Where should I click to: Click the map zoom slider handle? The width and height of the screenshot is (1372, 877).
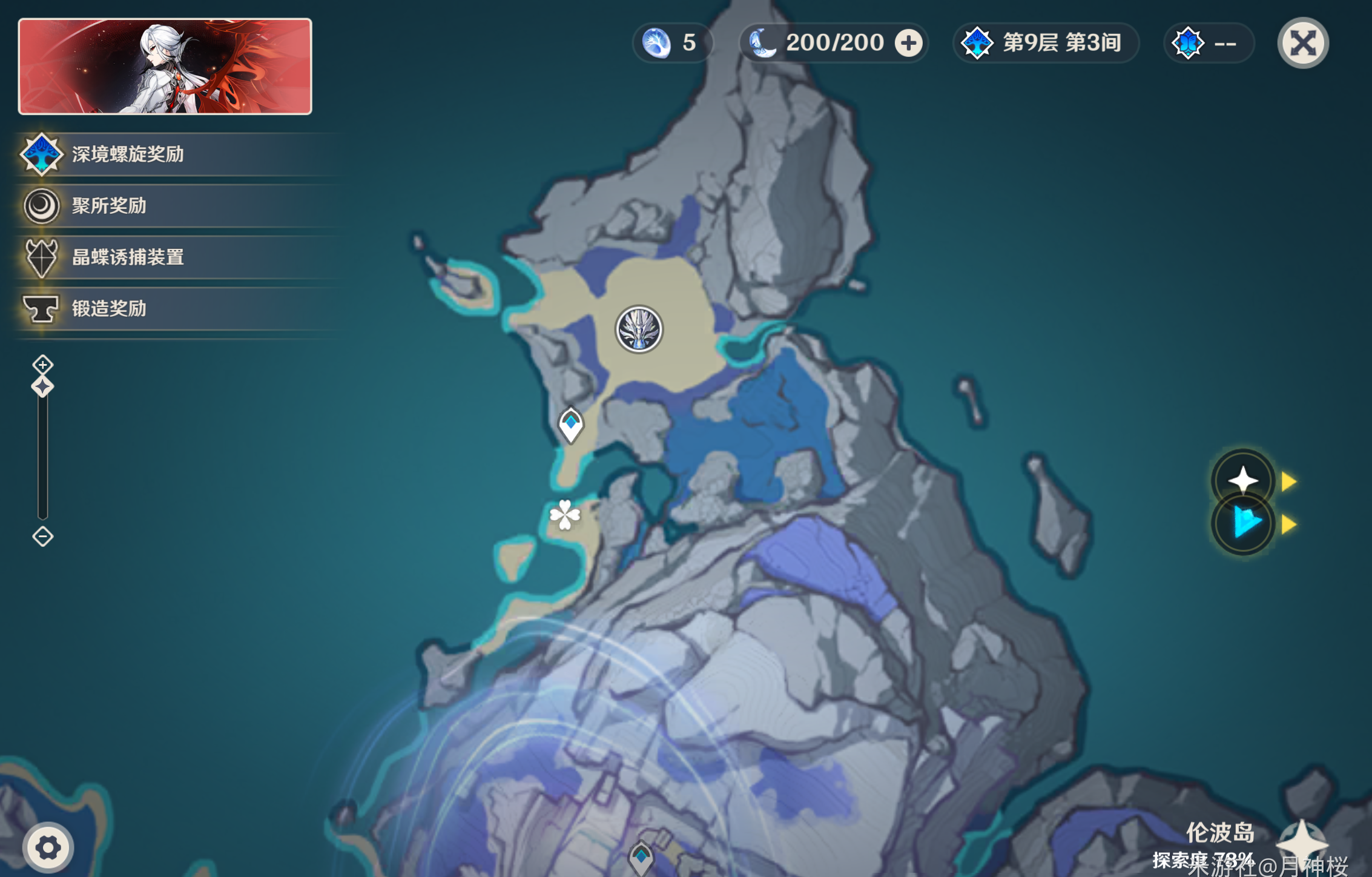coord(42,386)
